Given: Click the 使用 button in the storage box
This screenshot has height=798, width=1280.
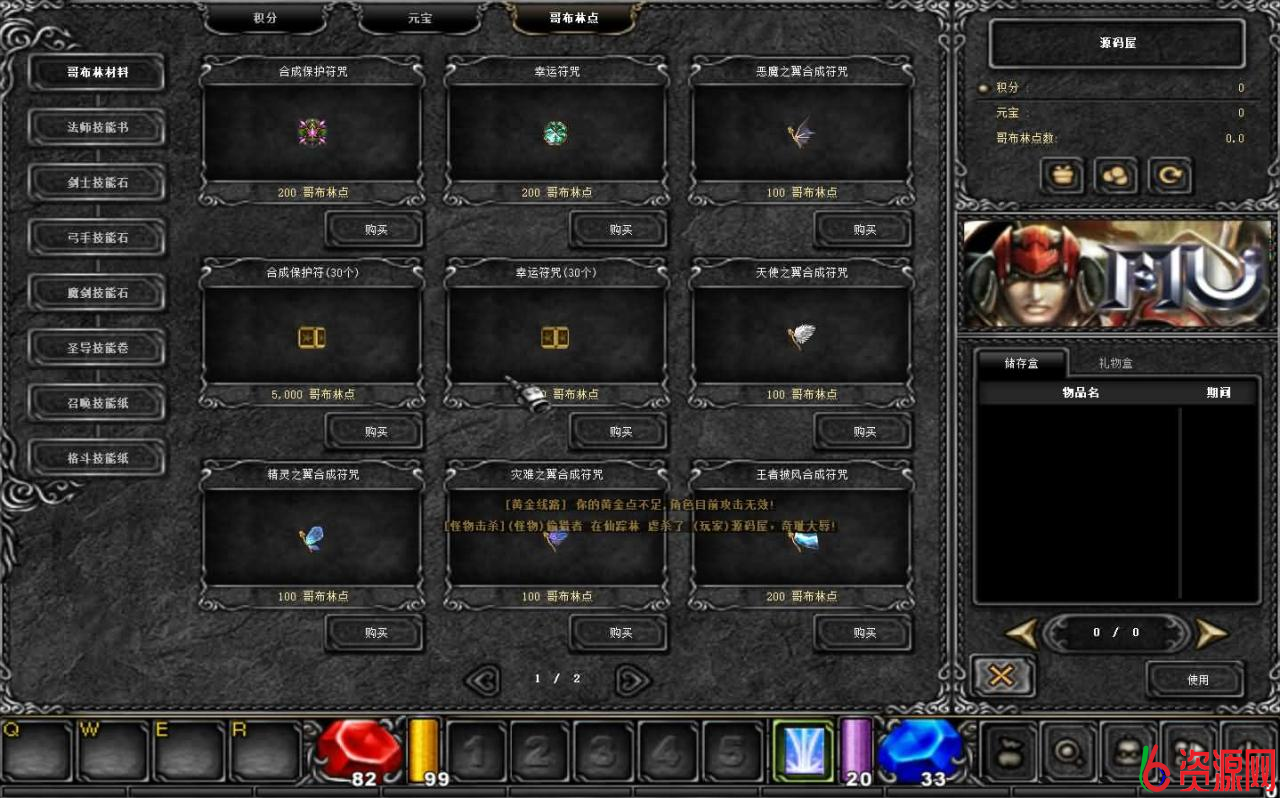Looking at the screenshot, I should [1196, 679].
